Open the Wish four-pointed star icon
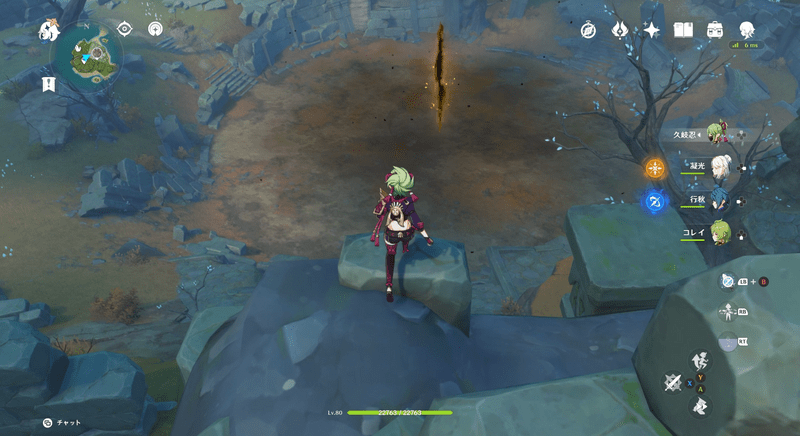This screenshot has height=436, width=800. coord(651,31)
